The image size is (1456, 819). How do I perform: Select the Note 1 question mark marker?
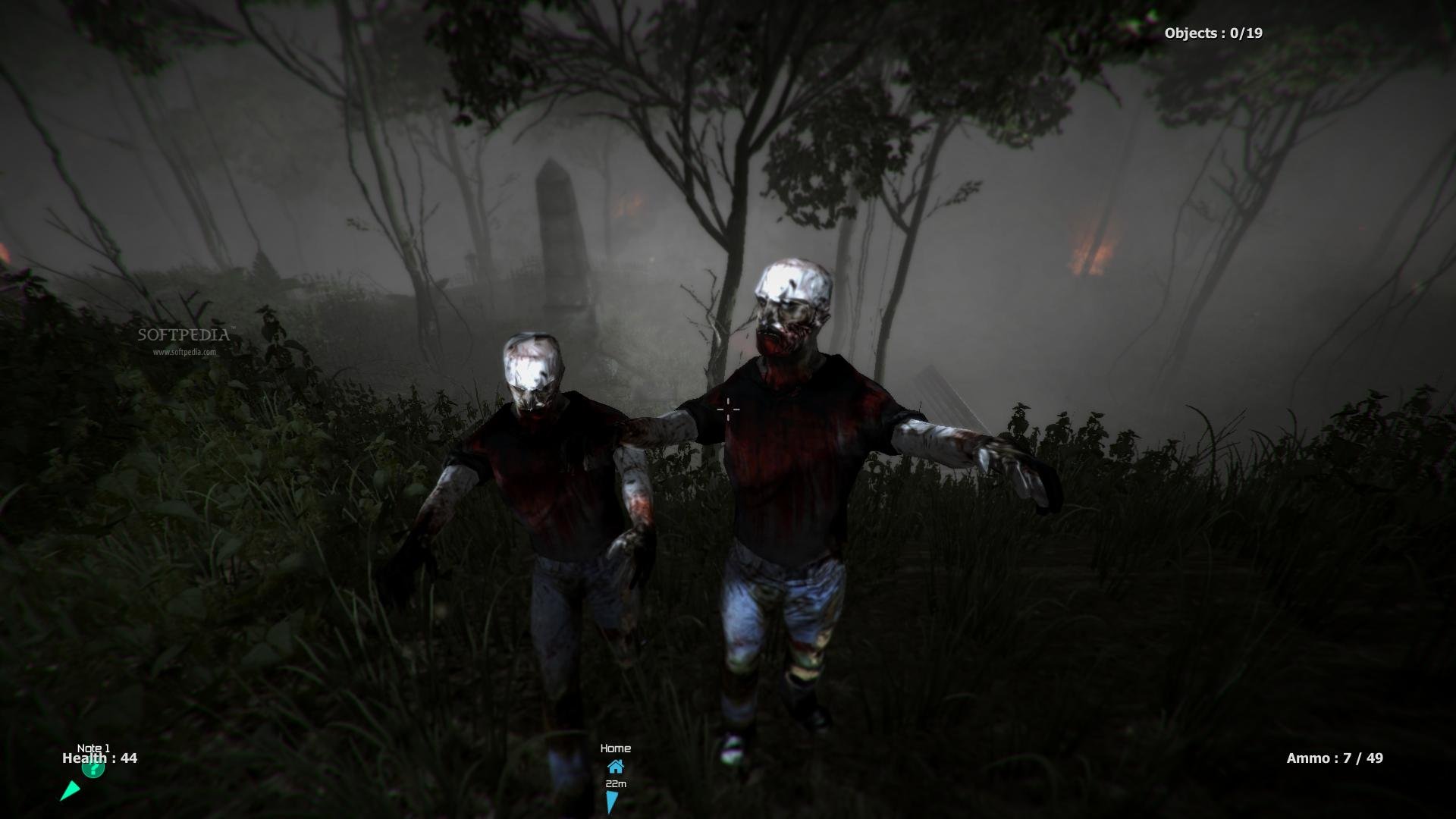tap(93, 769)
